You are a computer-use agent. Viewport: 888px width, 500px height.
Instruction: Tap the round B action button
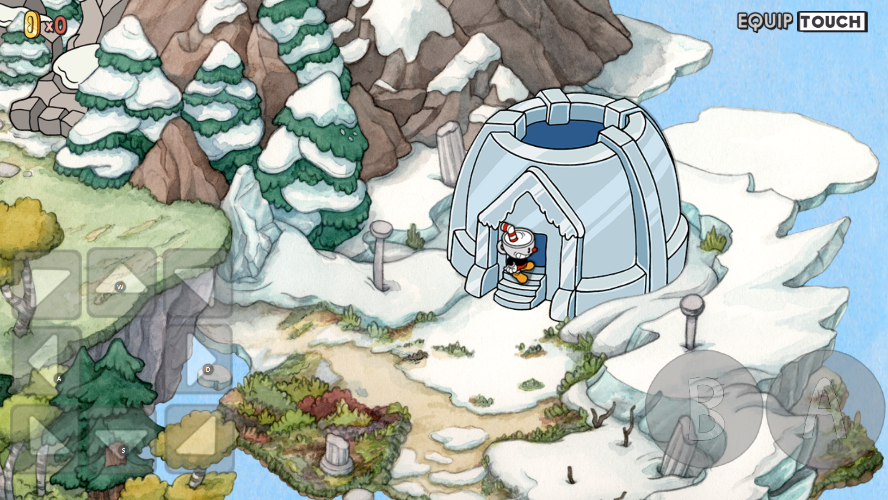704,408
